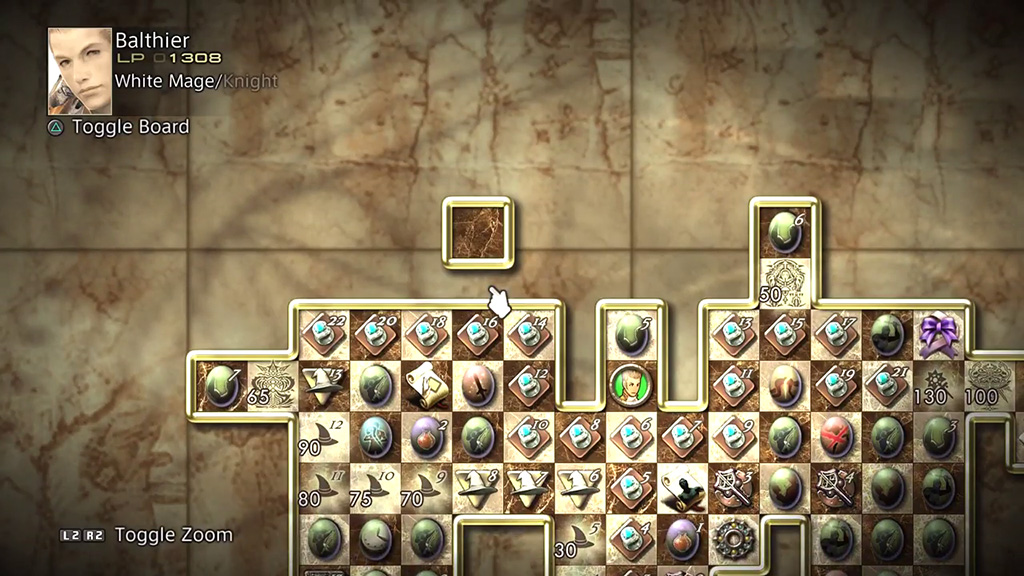This screenshot has width=1024, height=576.
Task: Click Balthier's character portrait
Action: [80, 71]
